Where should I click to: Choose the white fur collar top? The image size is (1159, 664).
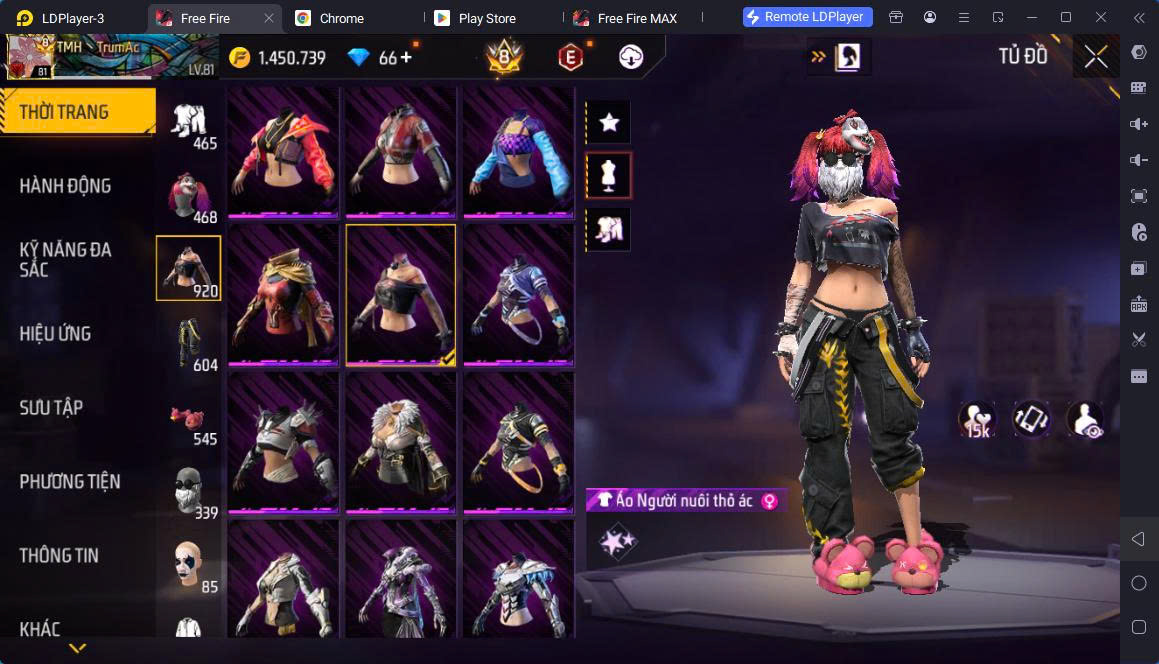coord(400,442)
